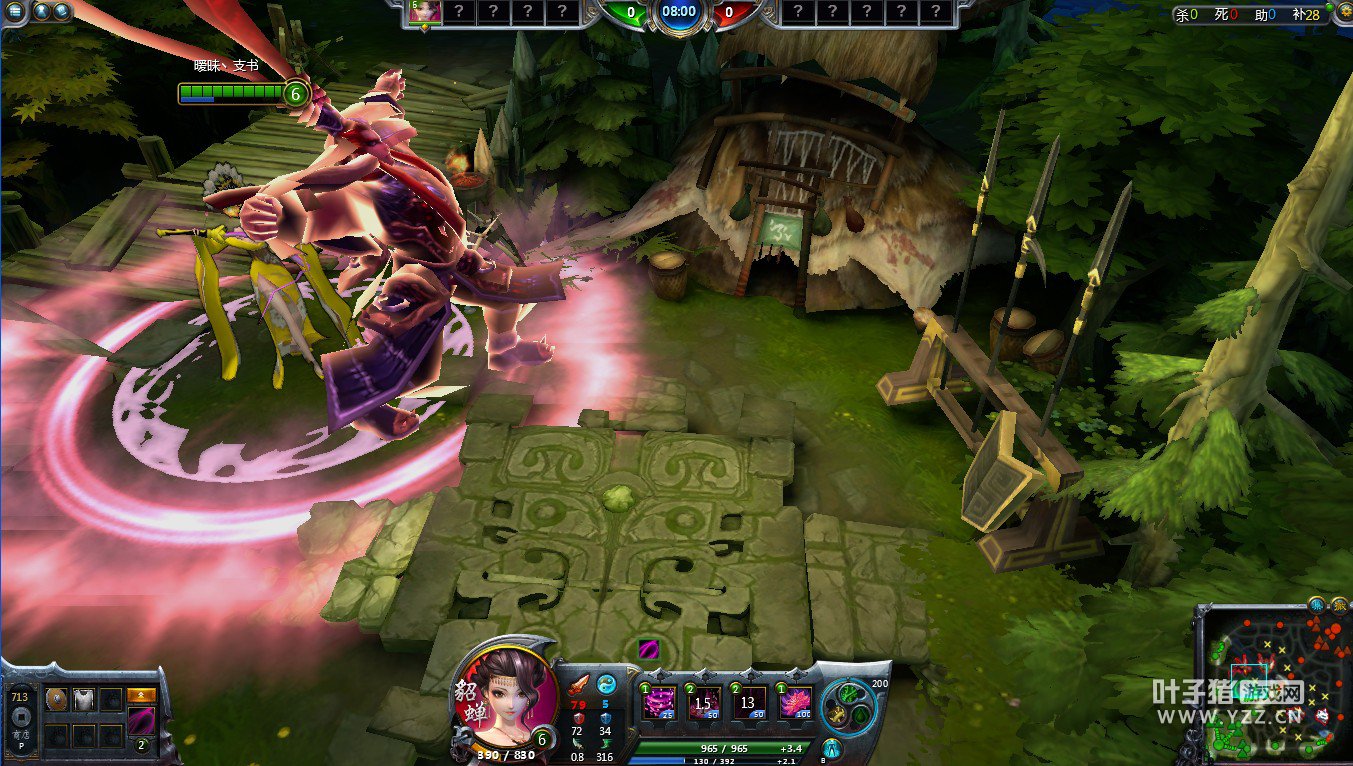Click the floating purple swirl buff icon
1353x766 pixels.
click(x=648, y=650)
